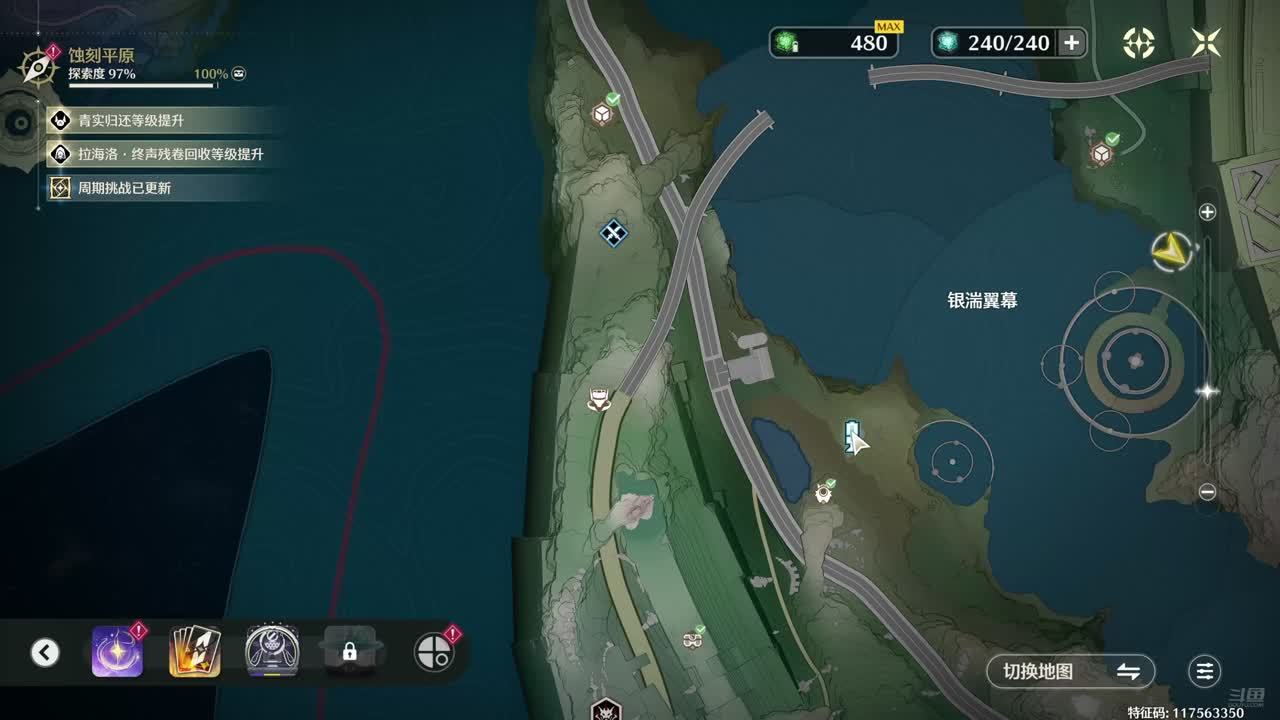The image size is (1280, 720).
Task: Zoom in the map with the plus
Action: (1207, 212)
